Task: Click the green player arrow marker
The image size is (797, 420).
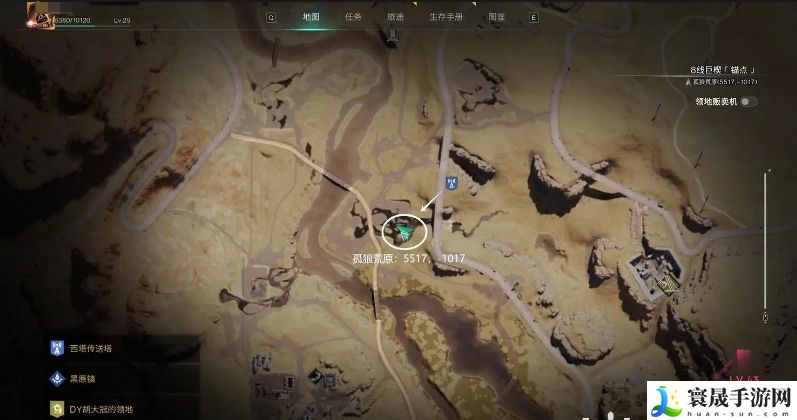Action: (403, 232)
